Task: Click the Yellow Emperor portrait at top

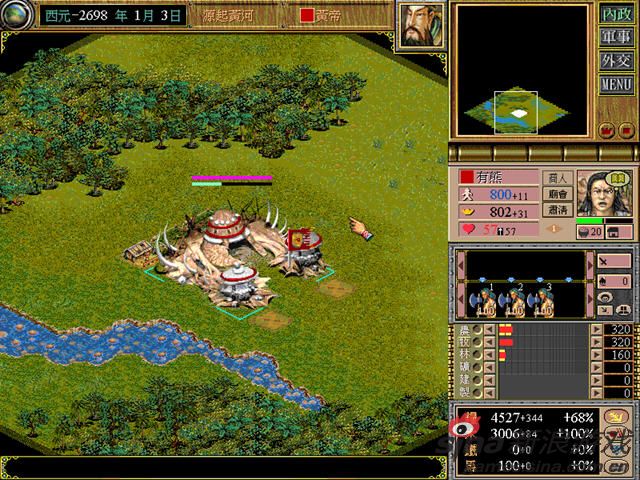Action: (x=422, y=23)
